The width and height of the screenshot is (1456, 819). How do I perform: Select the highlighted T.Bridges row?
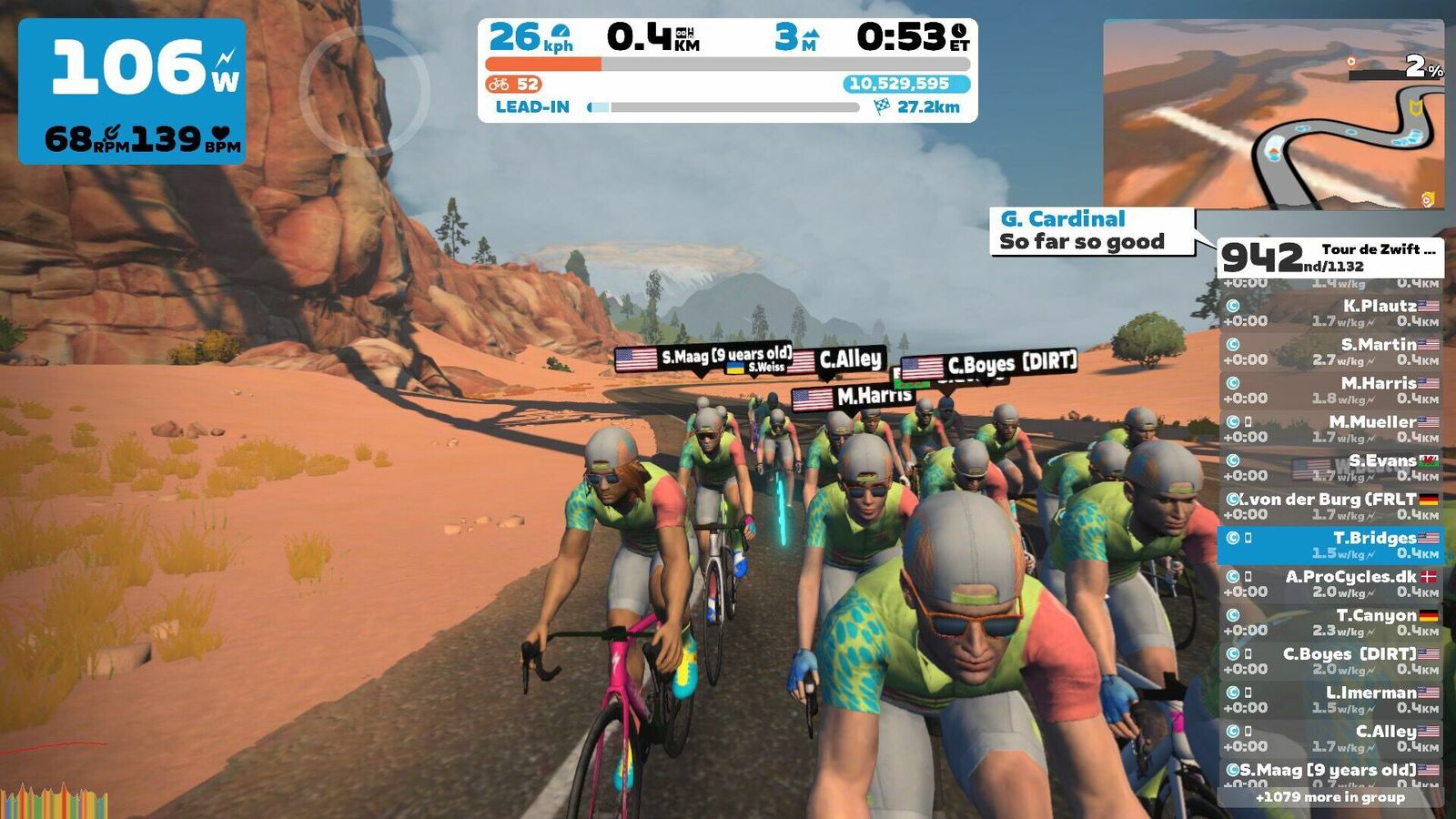point(1330,544)
